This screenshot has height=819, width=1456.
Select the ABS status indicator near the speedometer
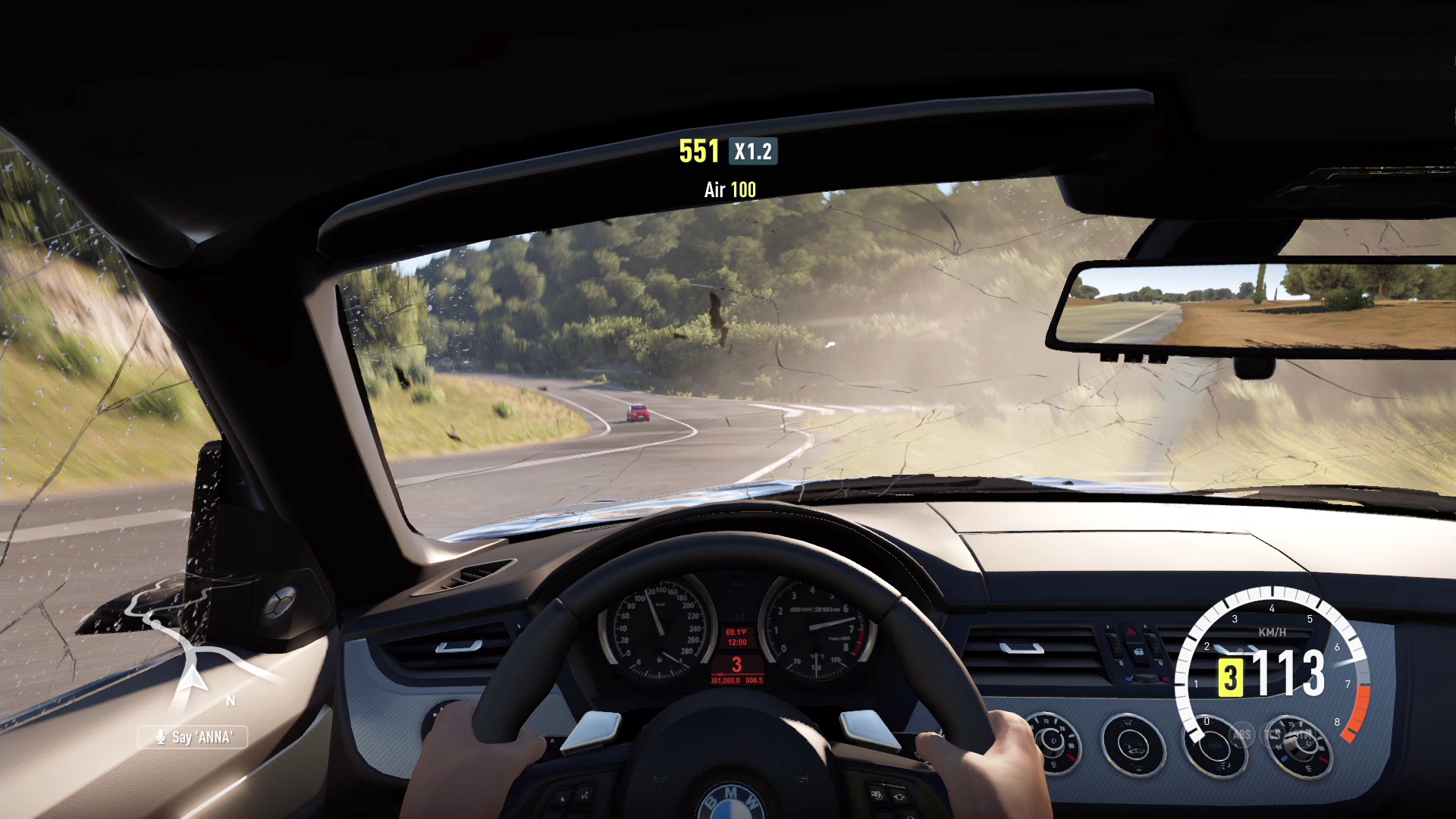pyautogui.click(x=1241, y=735)
